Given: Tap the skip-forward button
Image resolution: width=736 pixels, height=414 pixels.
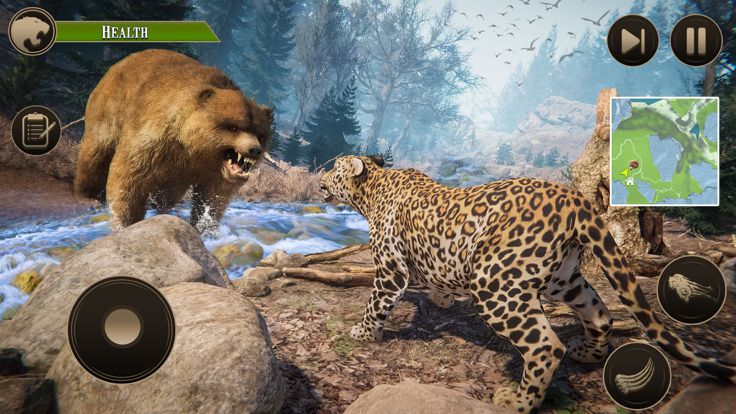Looking at the screenshot, I should [x=633, y=41].
